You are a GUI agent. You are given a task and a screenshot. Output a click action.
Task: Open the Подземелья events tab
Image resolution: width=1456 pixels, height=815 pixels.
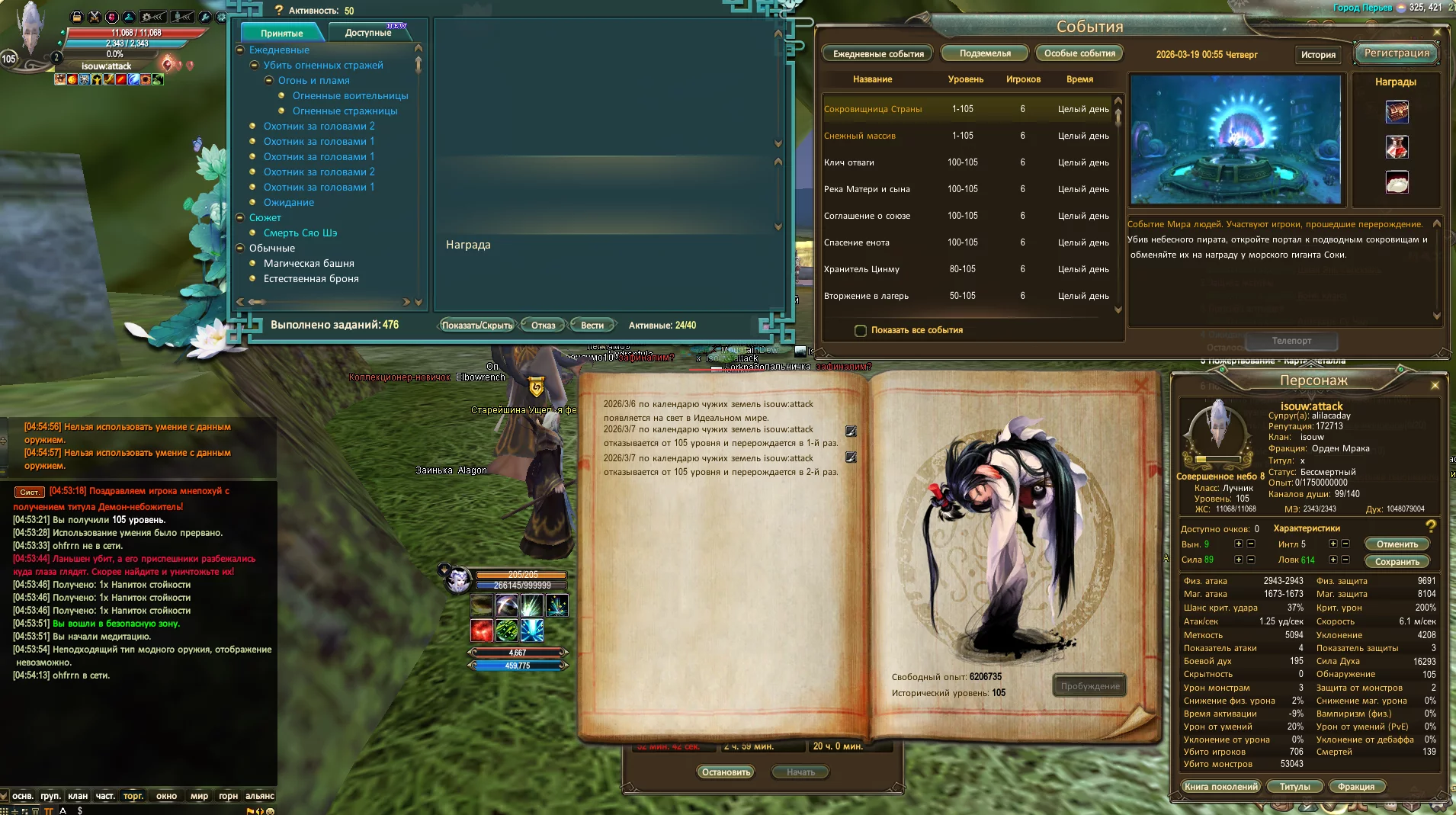pos(985,53)
